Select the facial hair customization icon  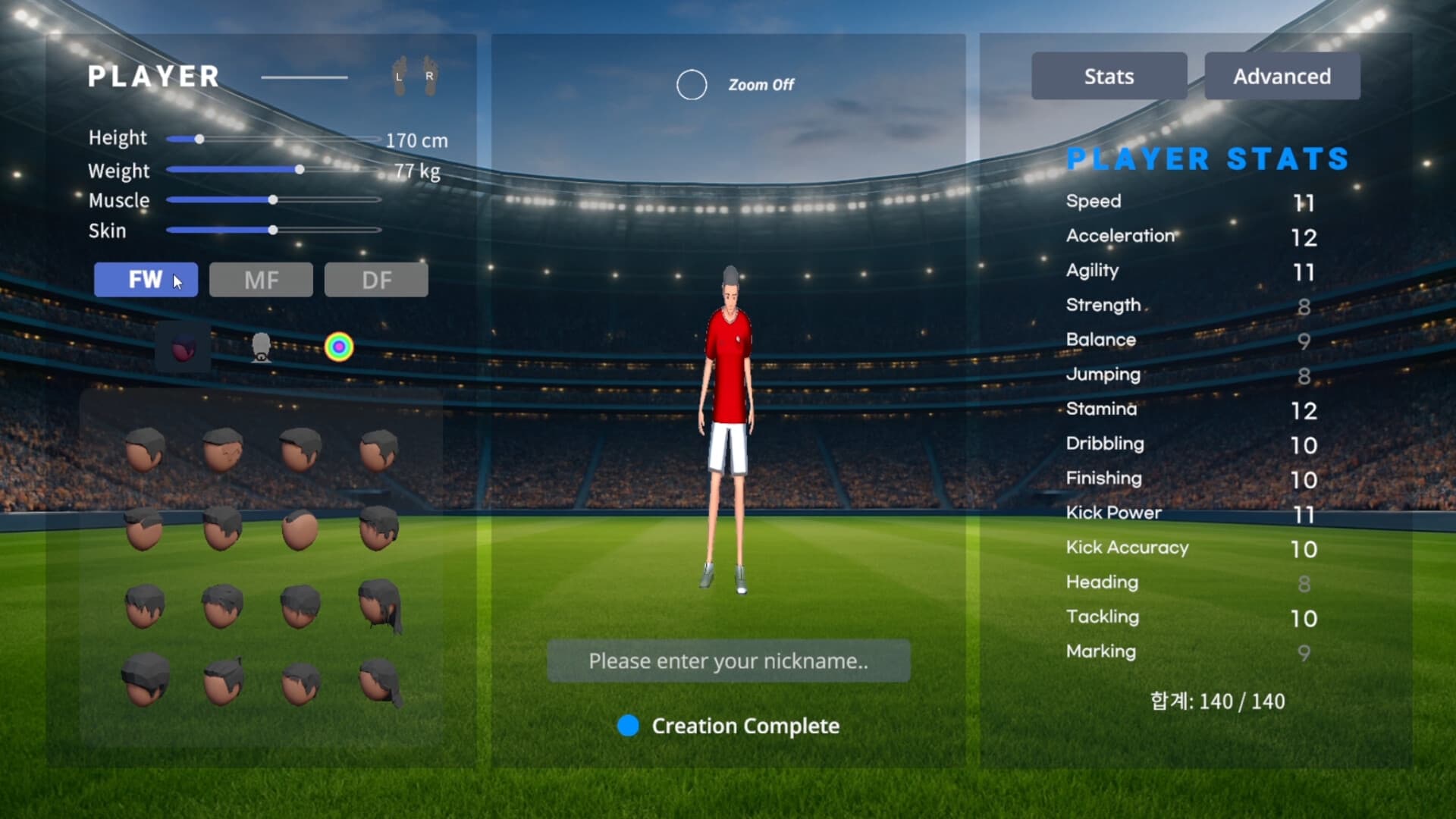pyautogui.click(x=262, y=347)
